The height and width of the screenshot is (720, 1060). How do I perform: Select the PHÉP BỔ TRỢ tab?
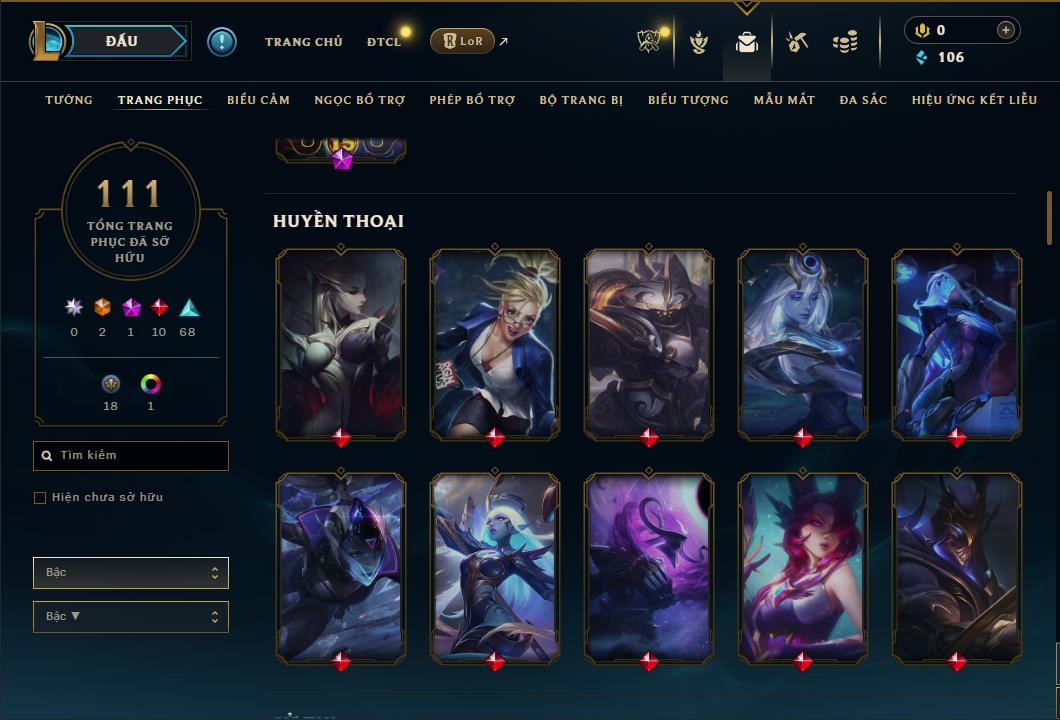click(472, 100)
